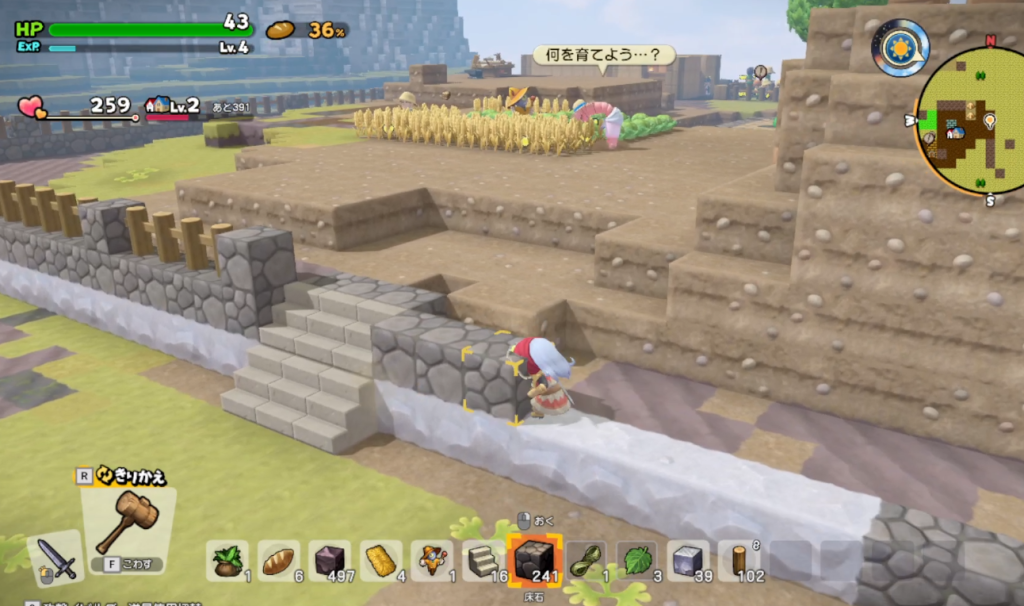The image size is (1024, 606).
Task: Pick the yellow hay bundle slot
Action: point(381,561)
